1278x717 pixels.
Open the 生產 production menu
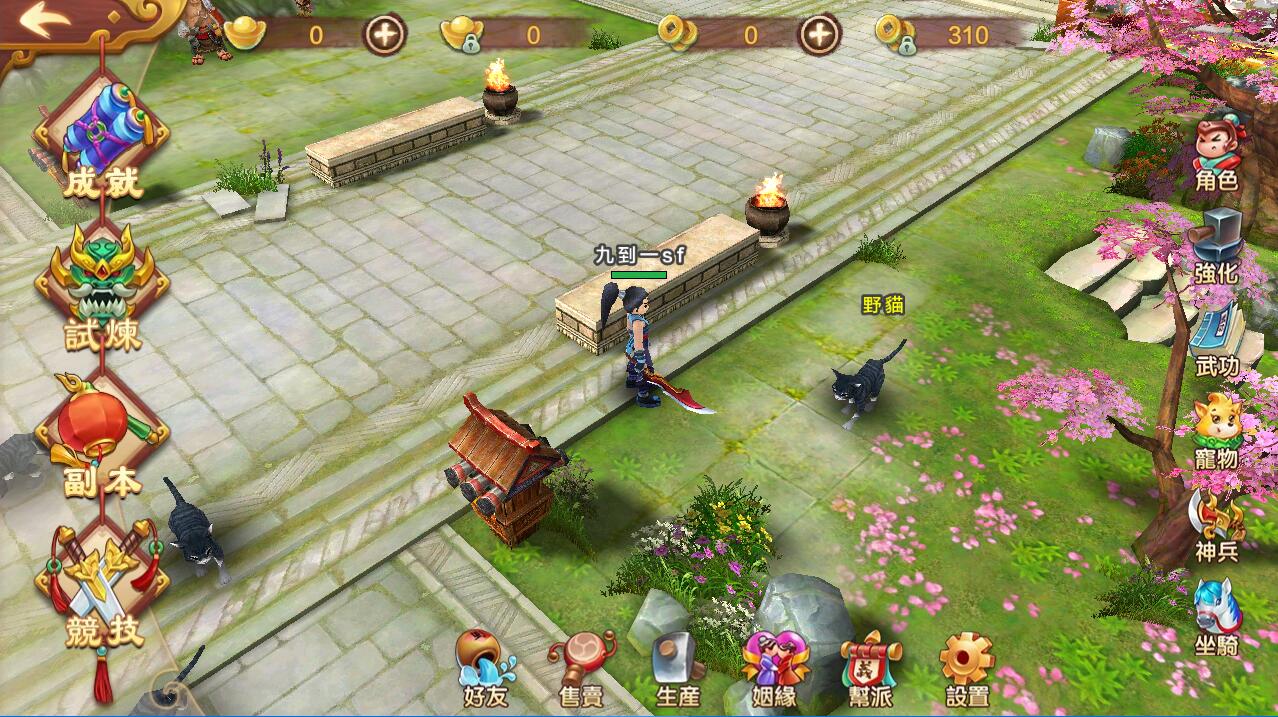click(x=678, y=668)
